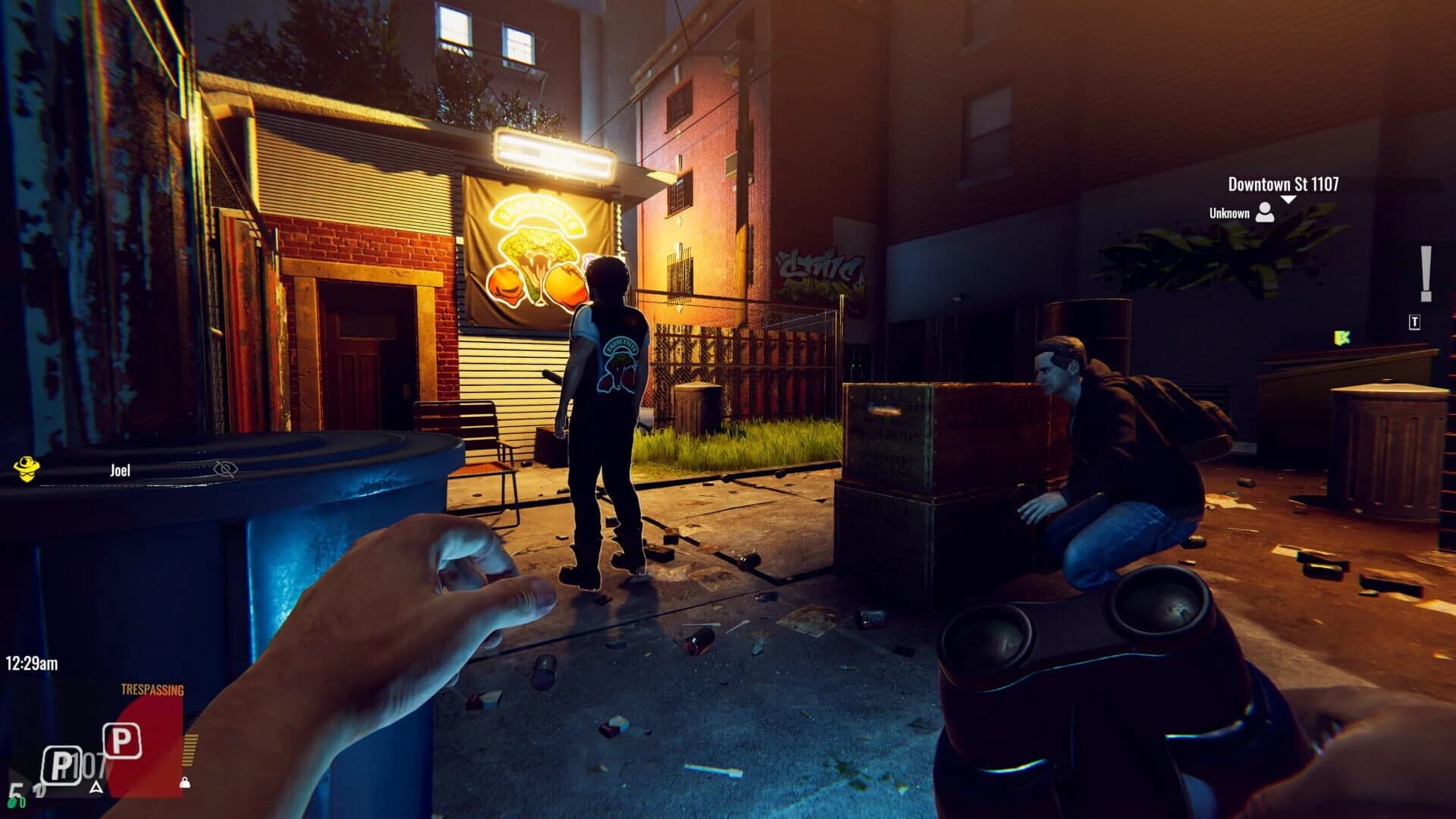Click the TRESPASSING warning label
Viewport: 1456px width, 819px height.
tap(152, 689)
